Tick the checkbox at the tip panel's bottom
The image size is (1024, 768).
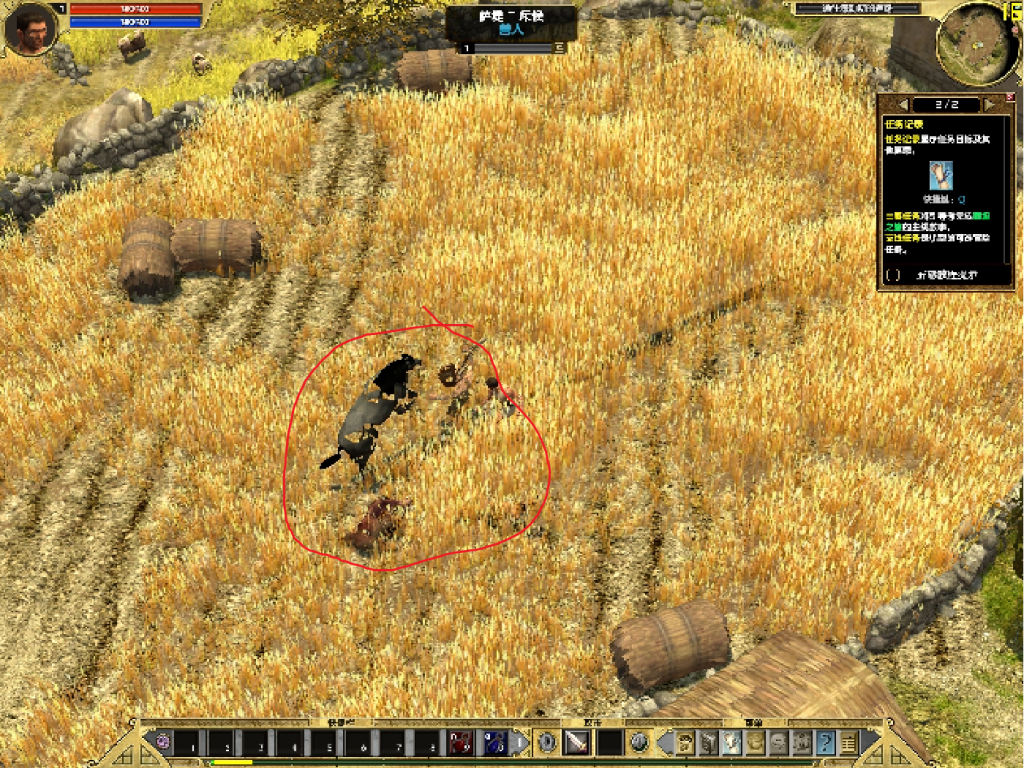[893, 275]
